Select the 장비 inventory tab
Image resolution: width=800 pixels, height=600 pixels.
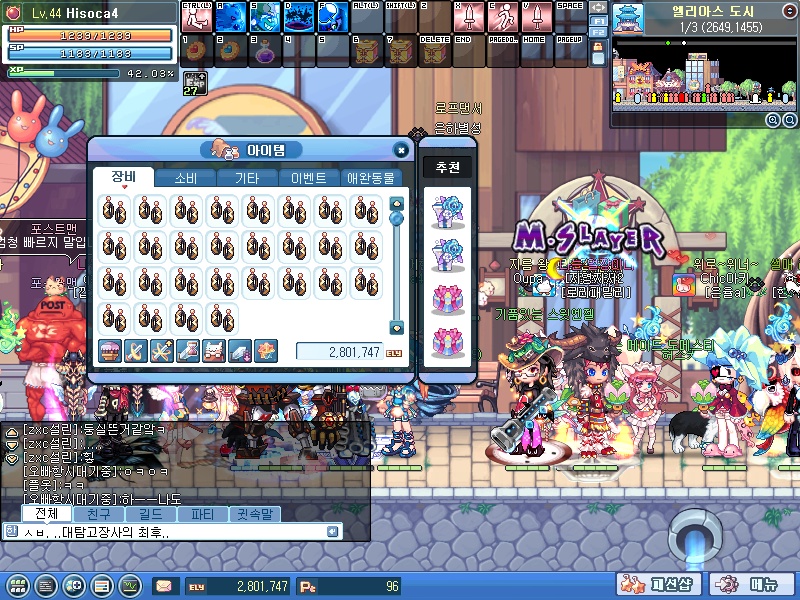(124, 178)
